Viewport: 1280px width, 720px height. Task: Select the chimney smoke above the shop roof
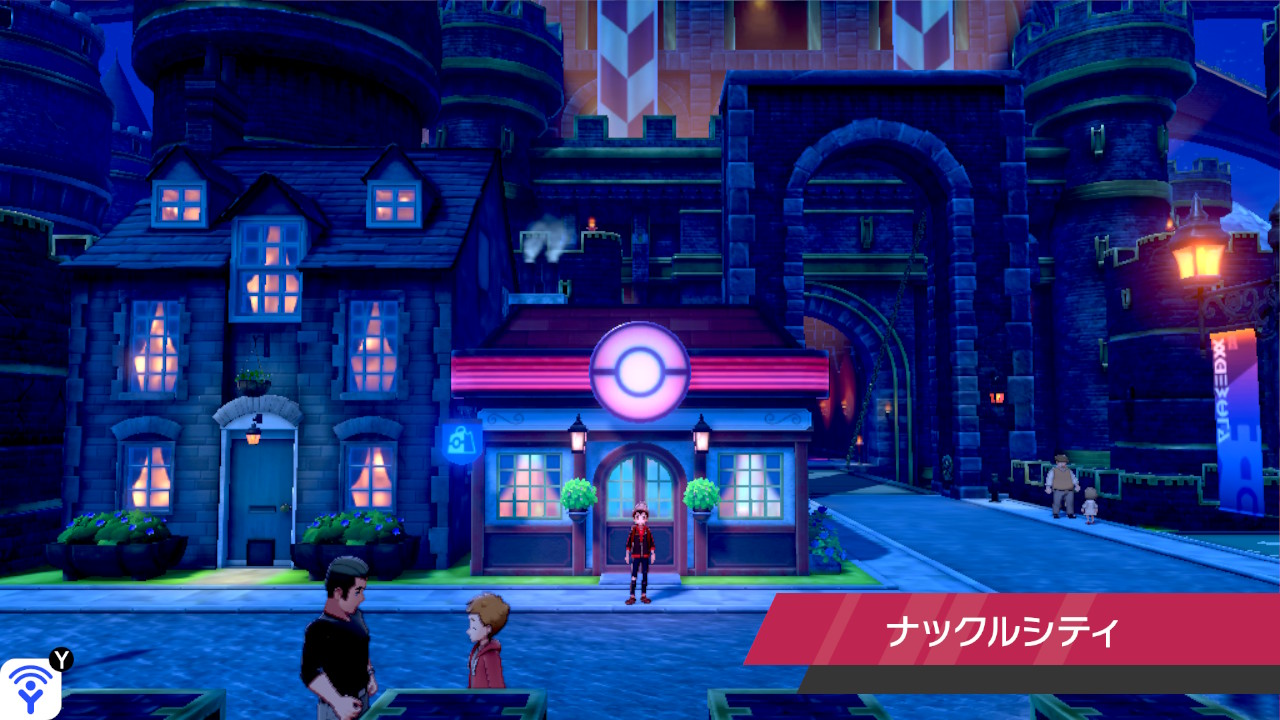pos(545,235)
